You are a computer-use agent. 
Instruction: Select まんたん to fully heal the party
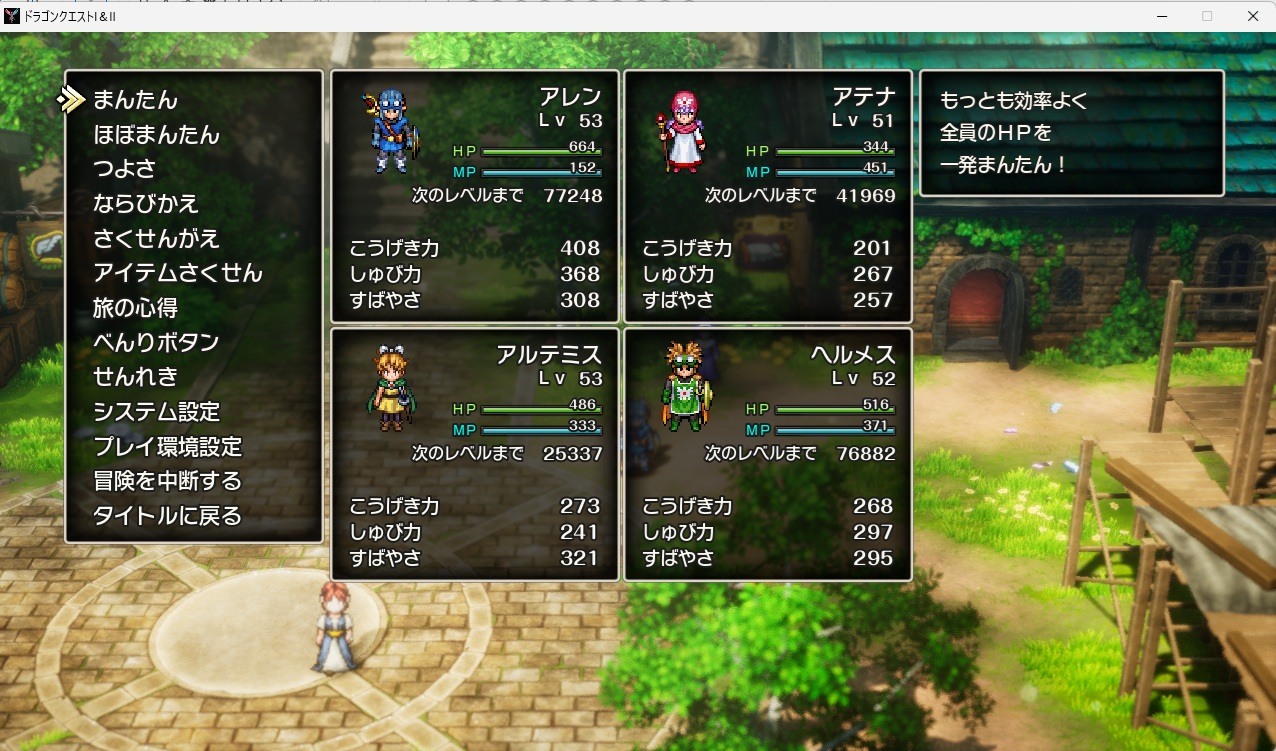point(135,100)
